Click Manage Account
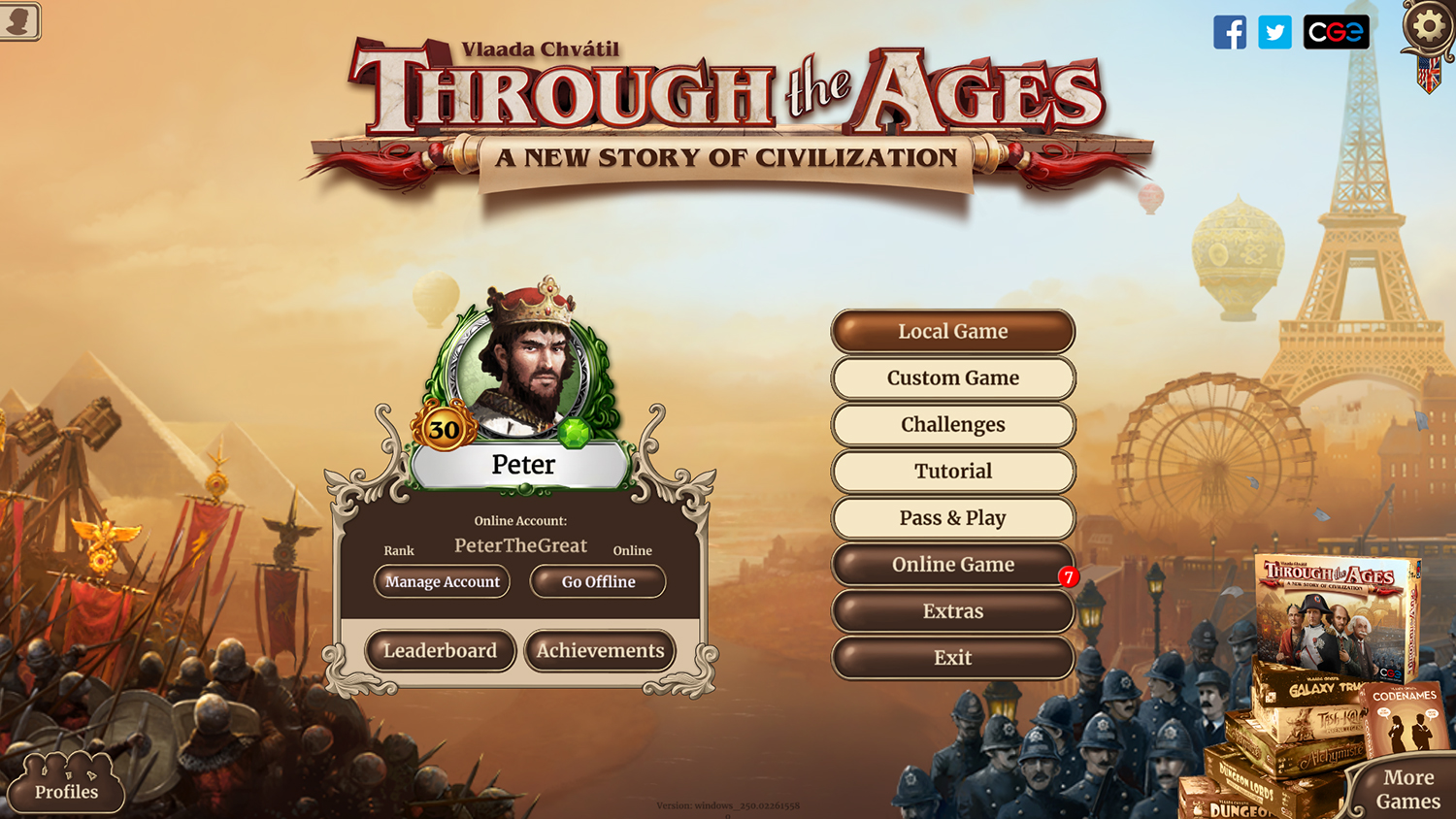 [442, 581]
